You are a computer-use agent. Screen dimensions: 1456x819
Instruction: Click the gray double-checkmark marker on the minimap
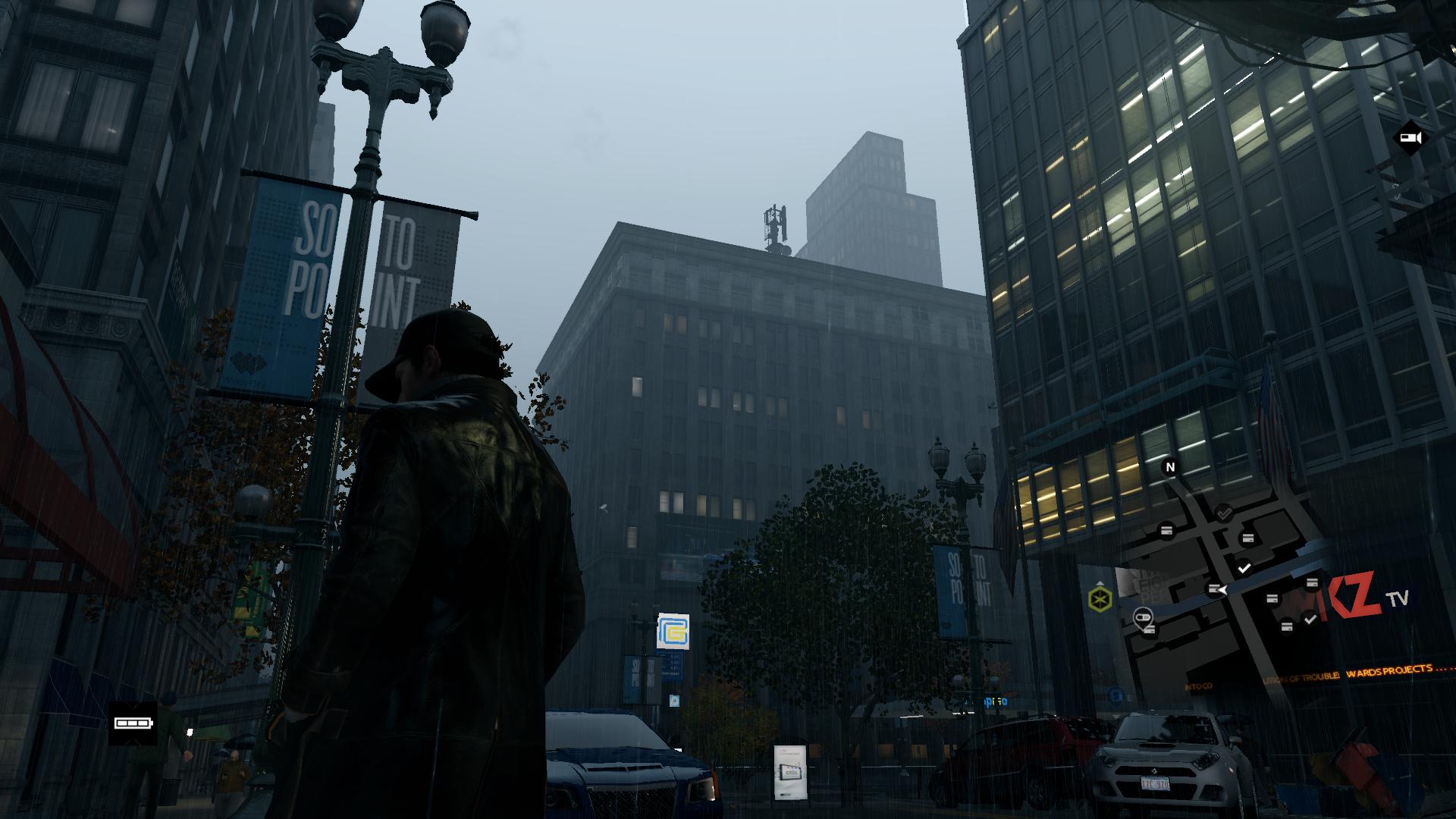click(1223, 514)
